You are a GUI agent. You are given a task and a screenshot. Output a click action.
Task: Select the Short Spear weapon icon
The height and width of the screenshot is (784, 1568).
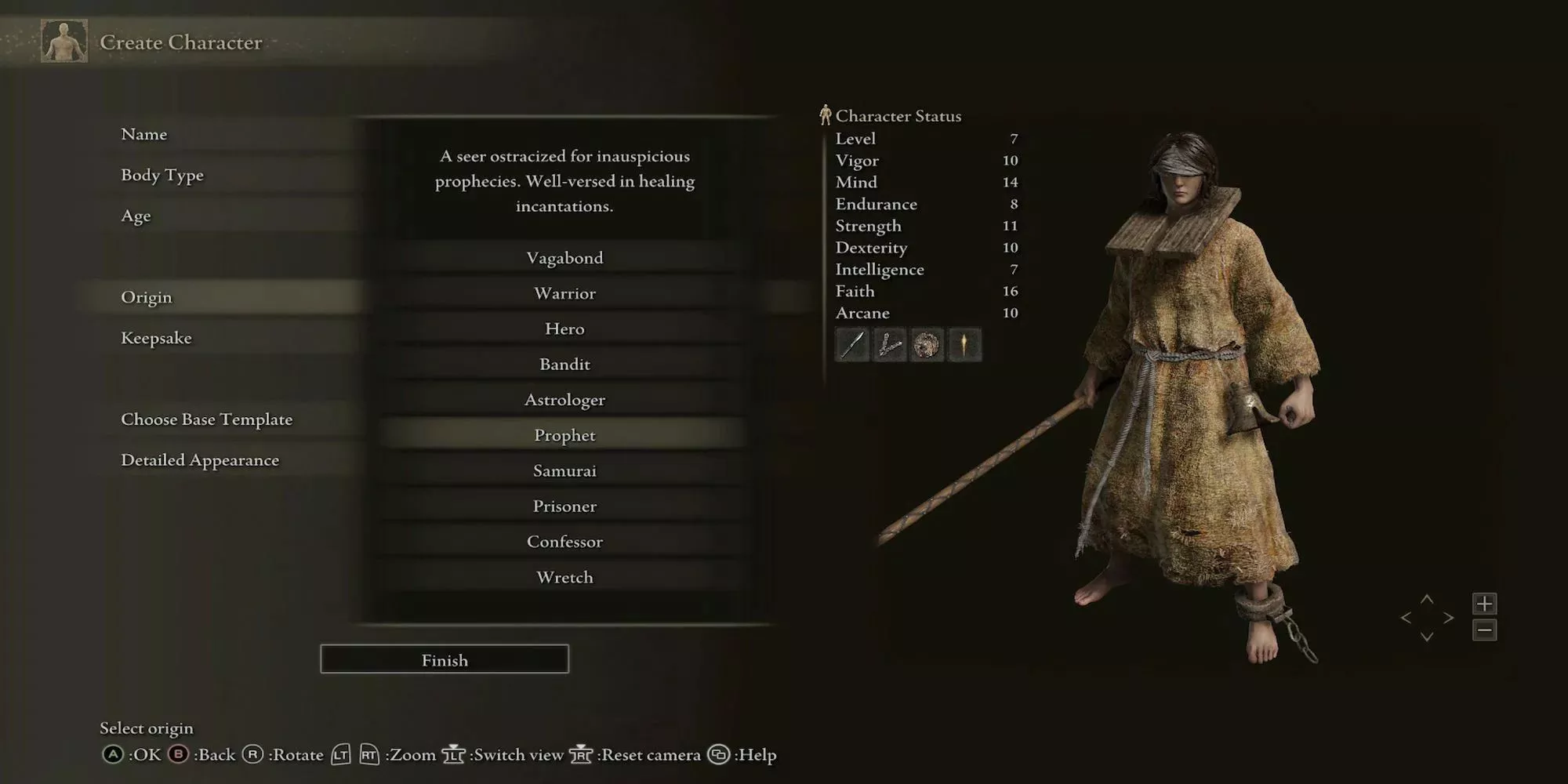pos(852,345)
